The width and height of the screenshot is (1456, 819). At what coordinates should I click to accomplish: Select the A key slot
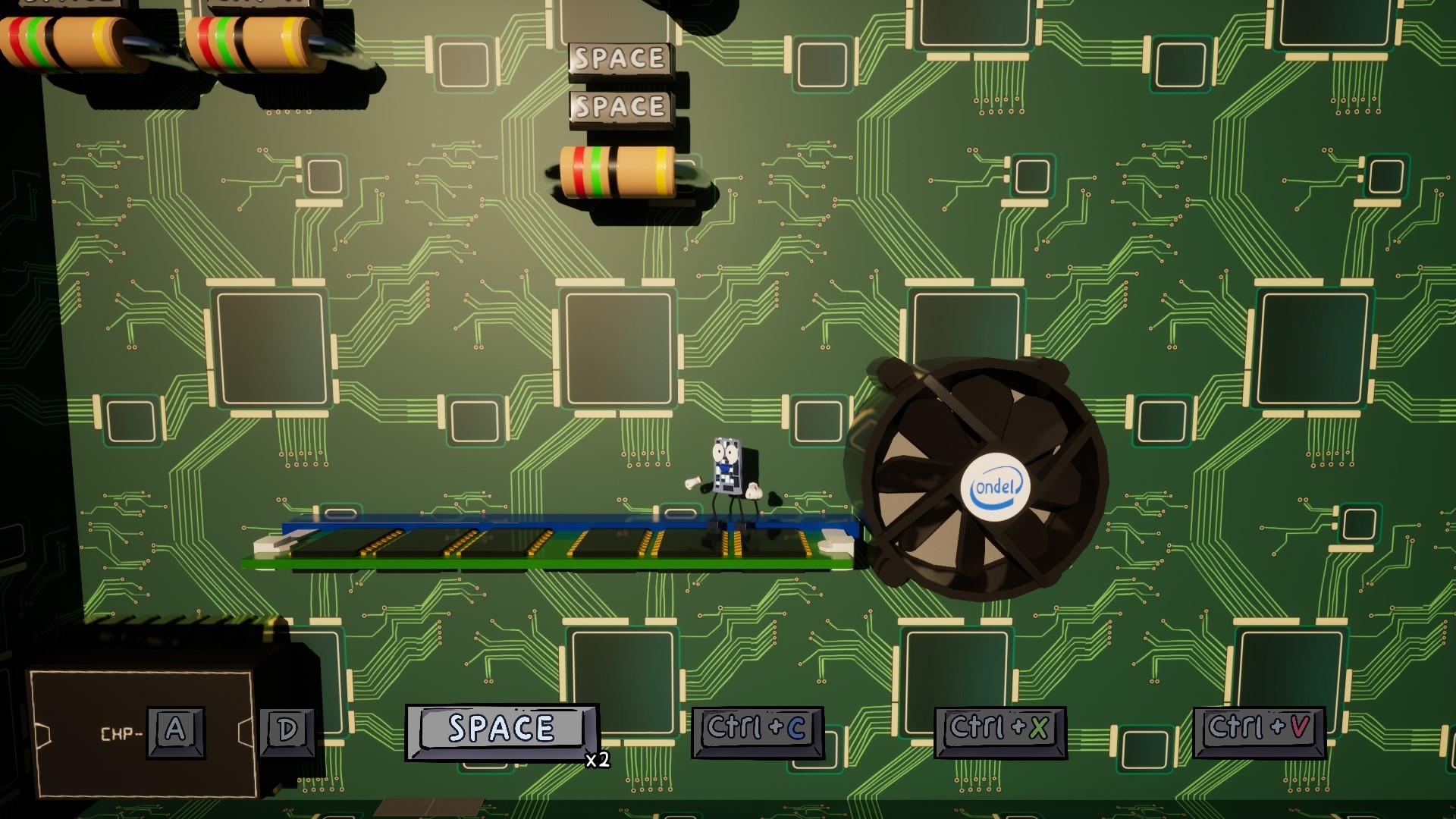point(176,731)
